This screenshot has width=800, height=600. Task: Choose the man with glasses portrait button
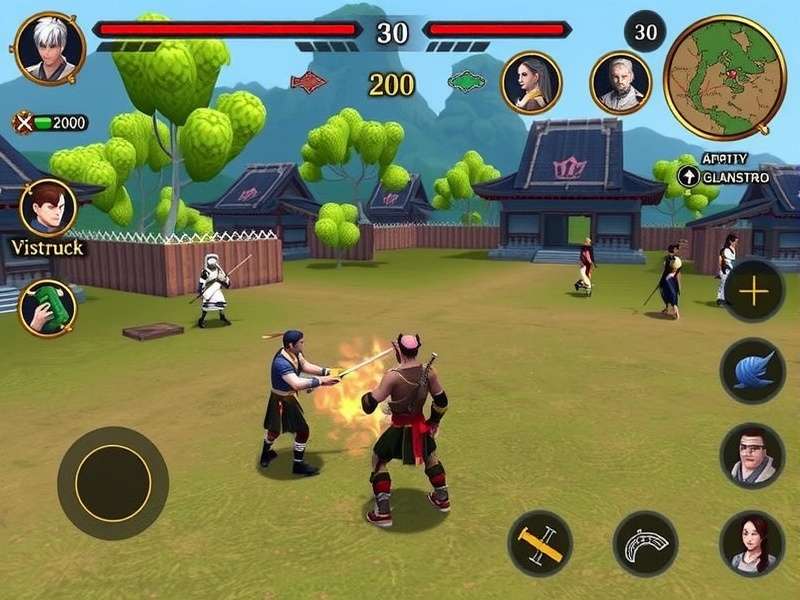(753, 456)
